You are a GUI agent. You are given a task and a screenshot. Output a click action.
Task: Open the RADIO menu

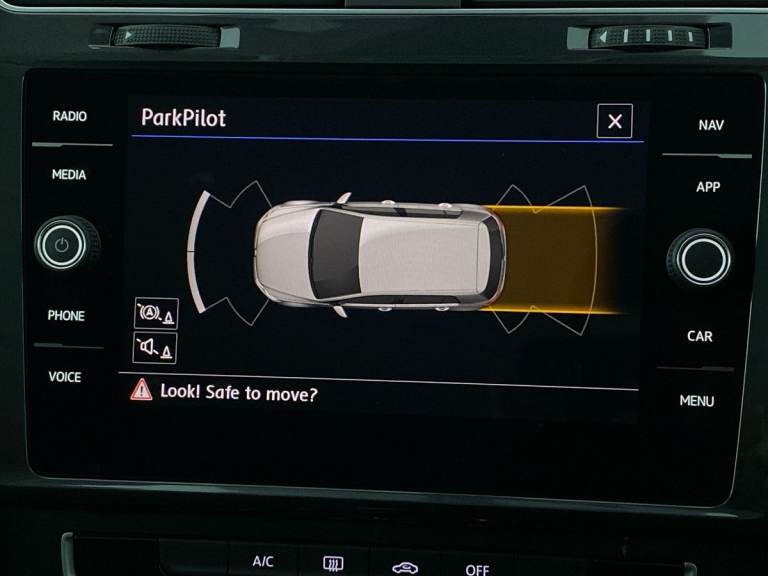tap(69, 116)
